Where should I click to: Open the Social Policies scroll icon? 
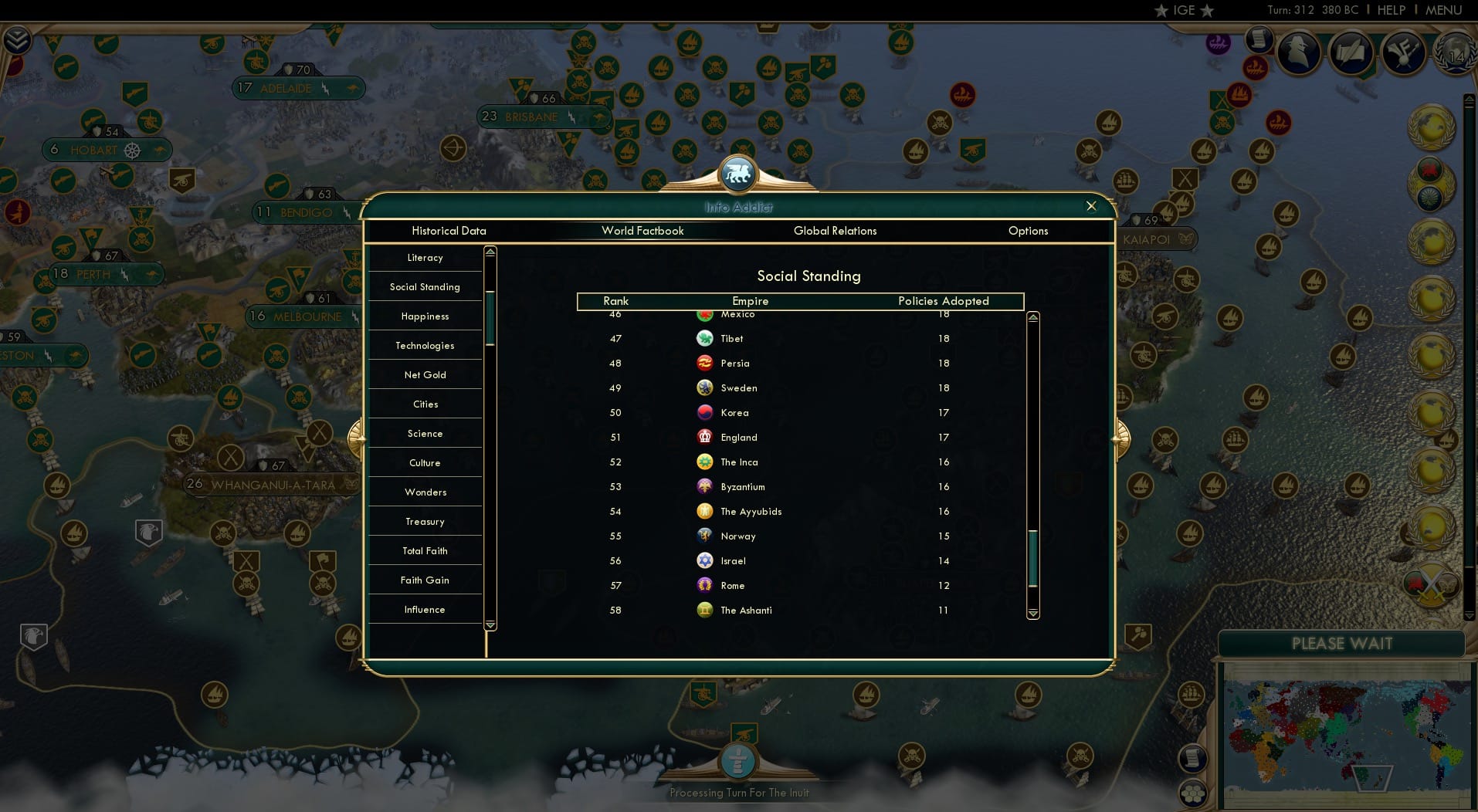pyautogui.click(x=1352, y=52)
